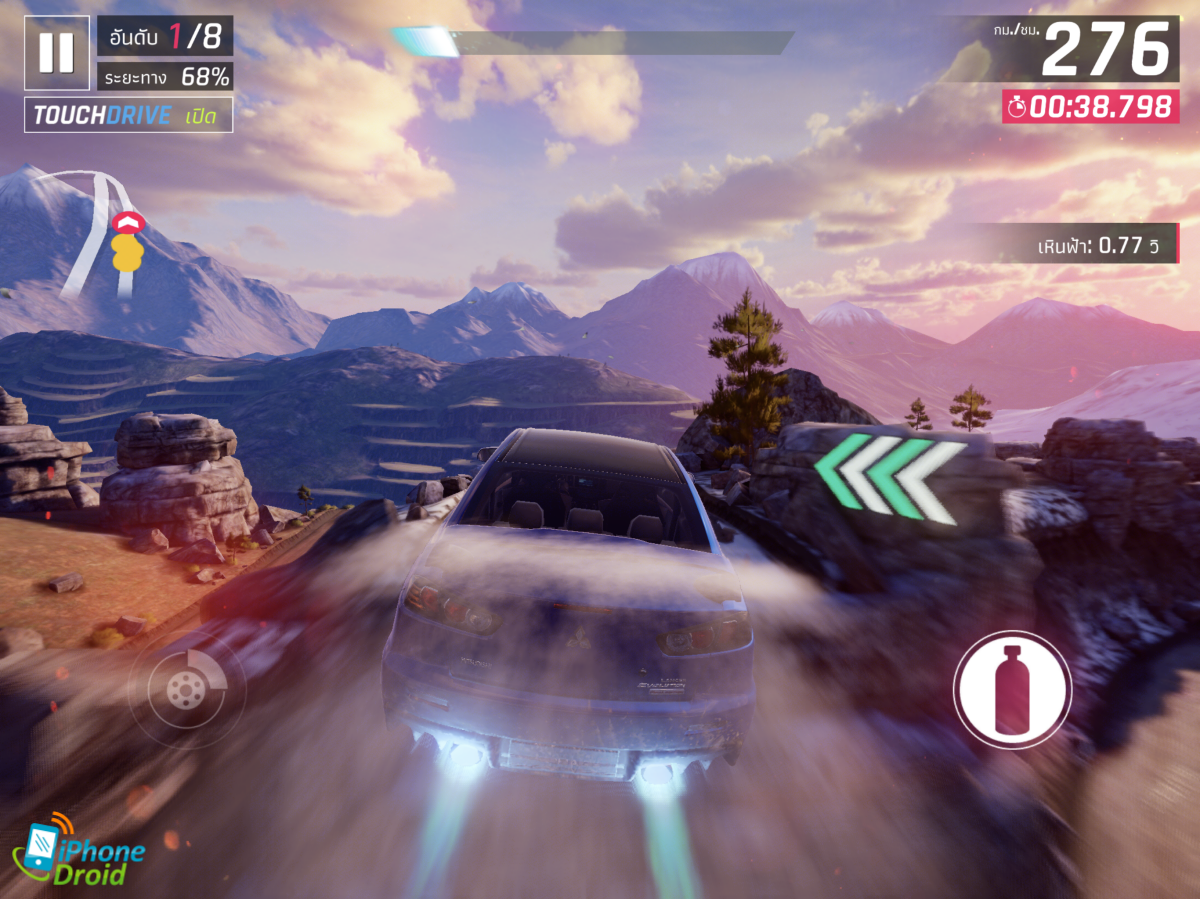The image size is (1200, 899).
Task: Pause the race
Action: pos(56,52)
